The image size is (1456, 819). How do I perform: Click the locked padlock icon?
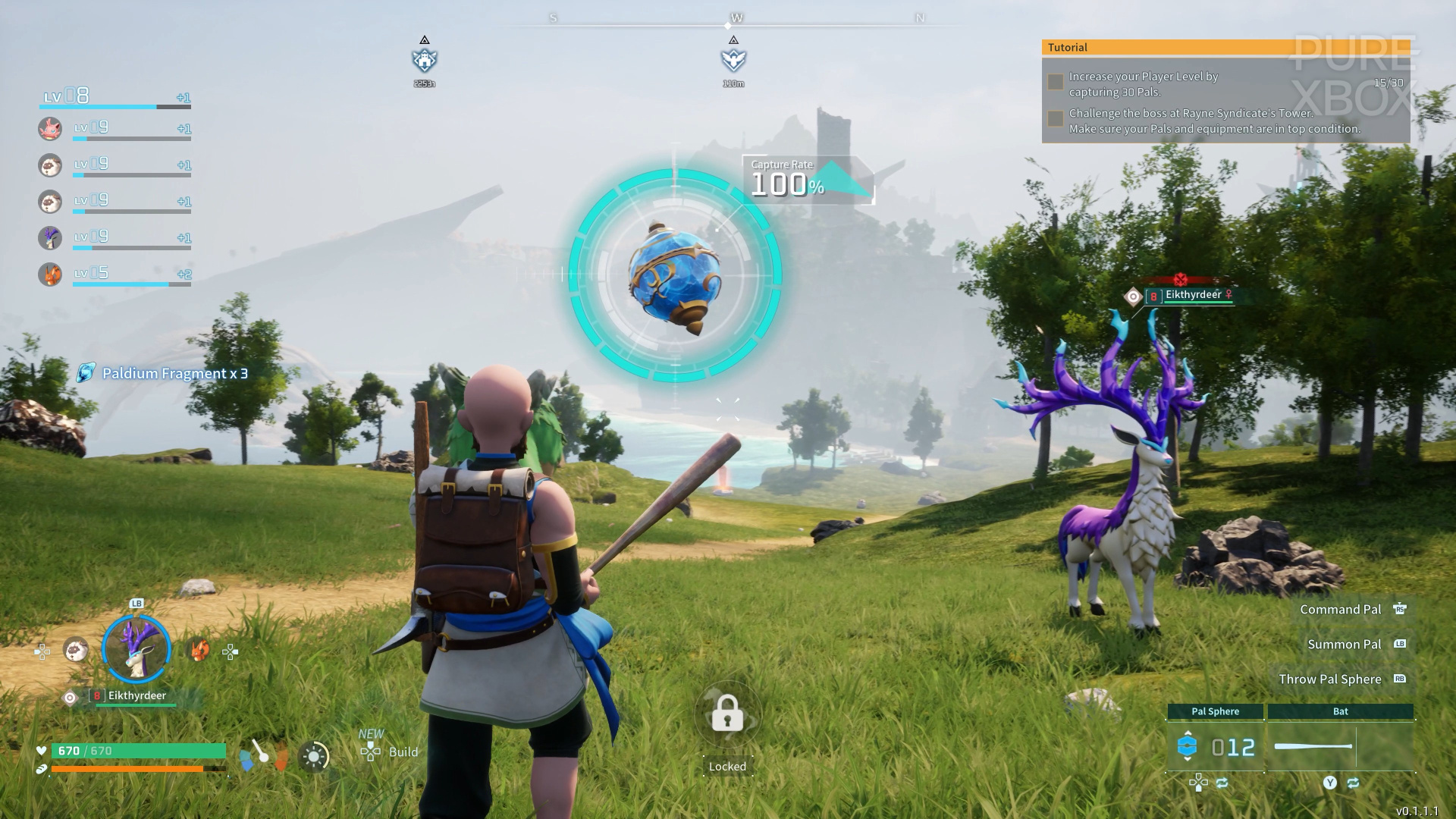tap(727, 714)
